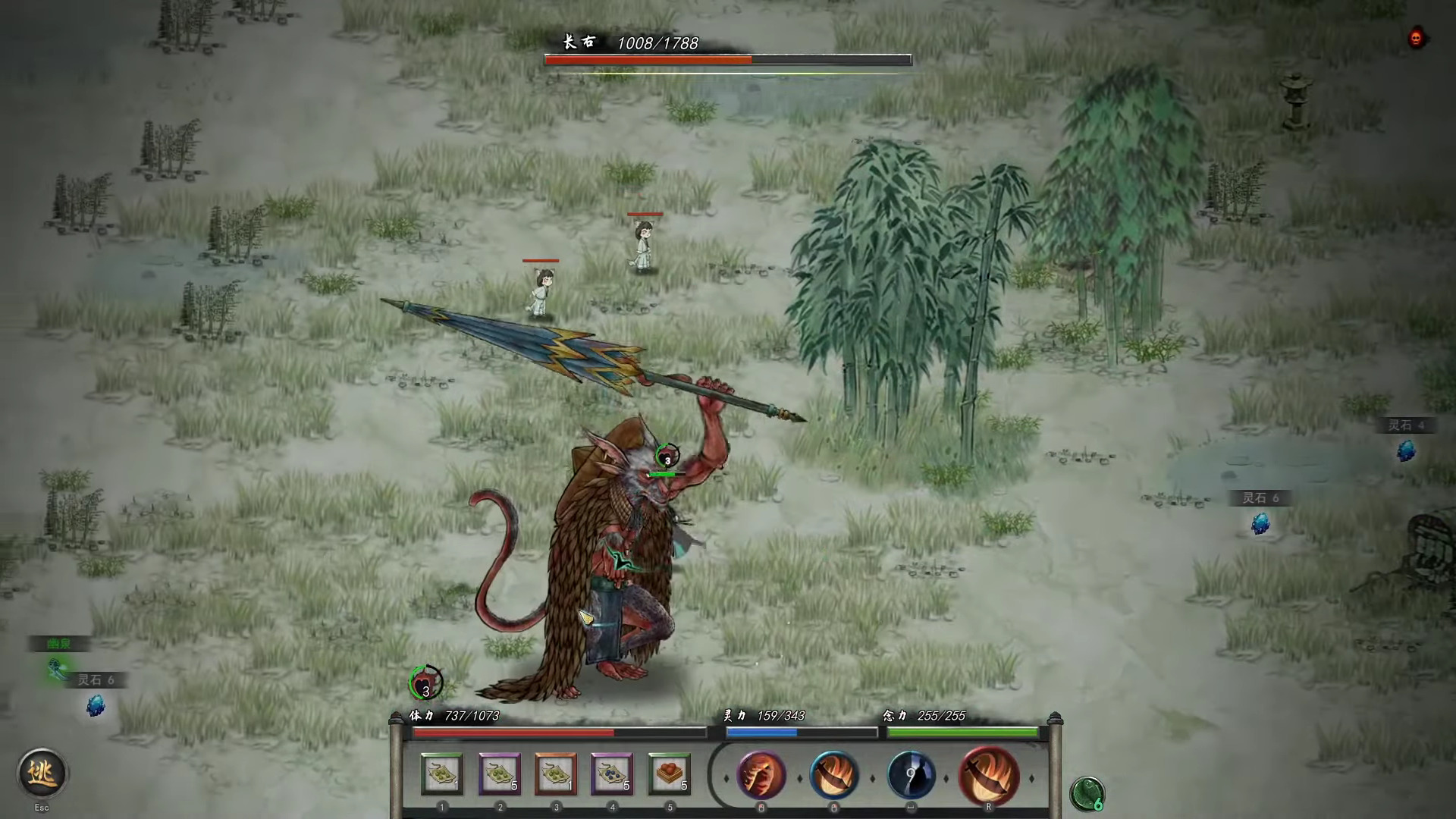Use the purple-framed pill pouch in slot 2
1456x819 pixels.
click(x=500, y=774)
